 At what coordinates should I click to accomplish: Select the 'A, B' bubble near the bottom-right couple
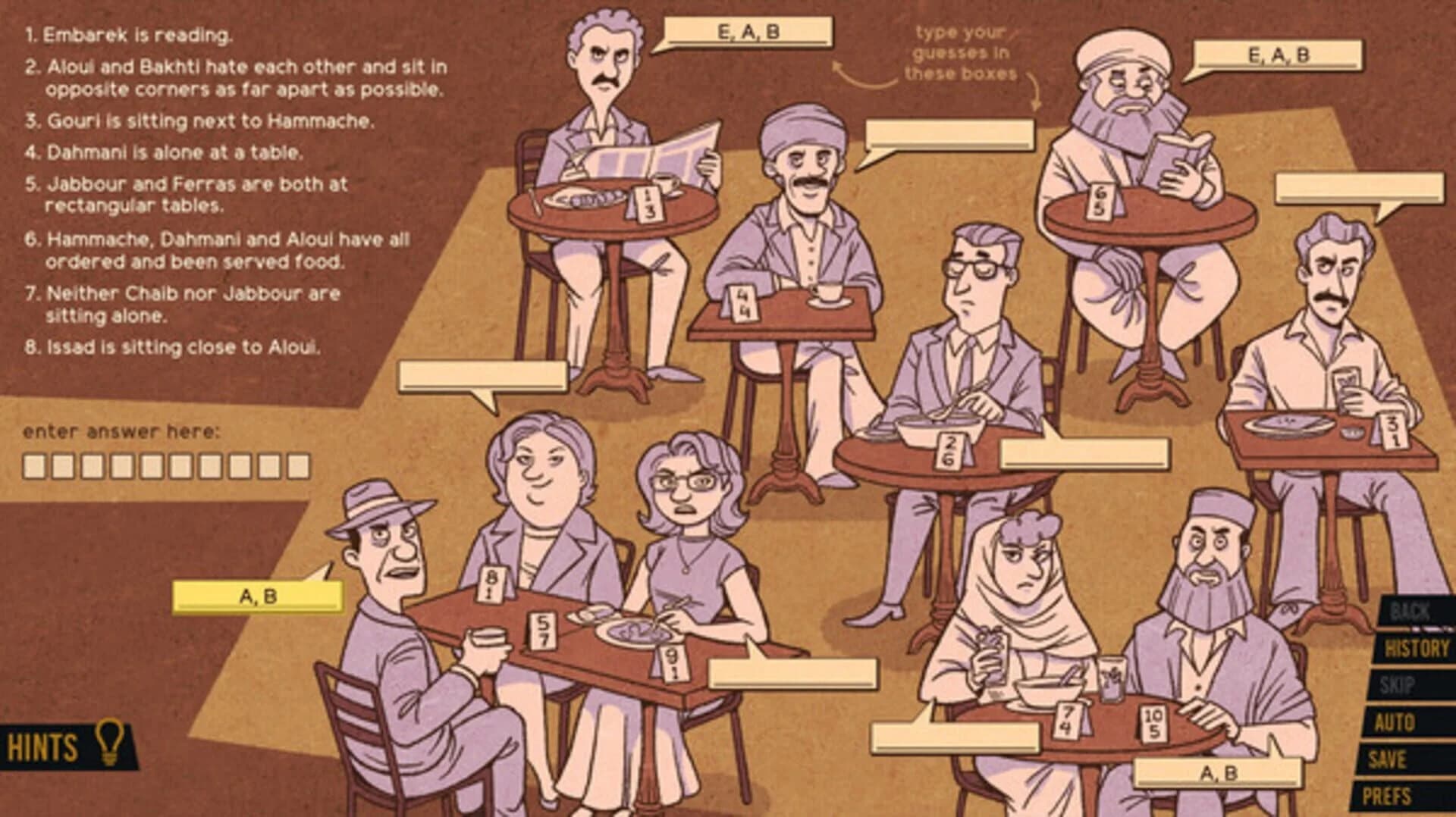click(x=1220, y=775)
